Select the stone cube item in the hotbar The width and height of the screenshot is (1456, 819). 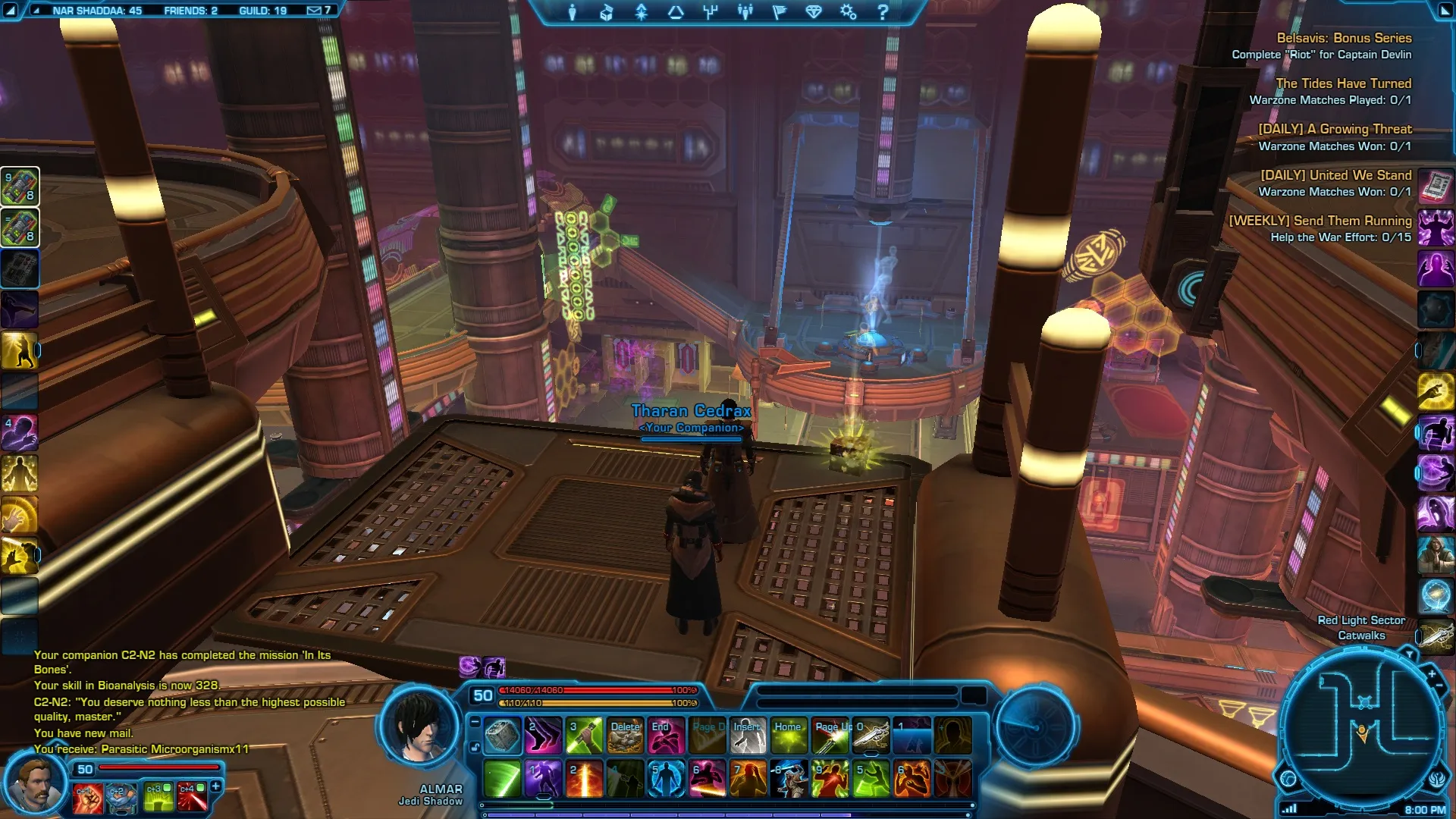502,736
